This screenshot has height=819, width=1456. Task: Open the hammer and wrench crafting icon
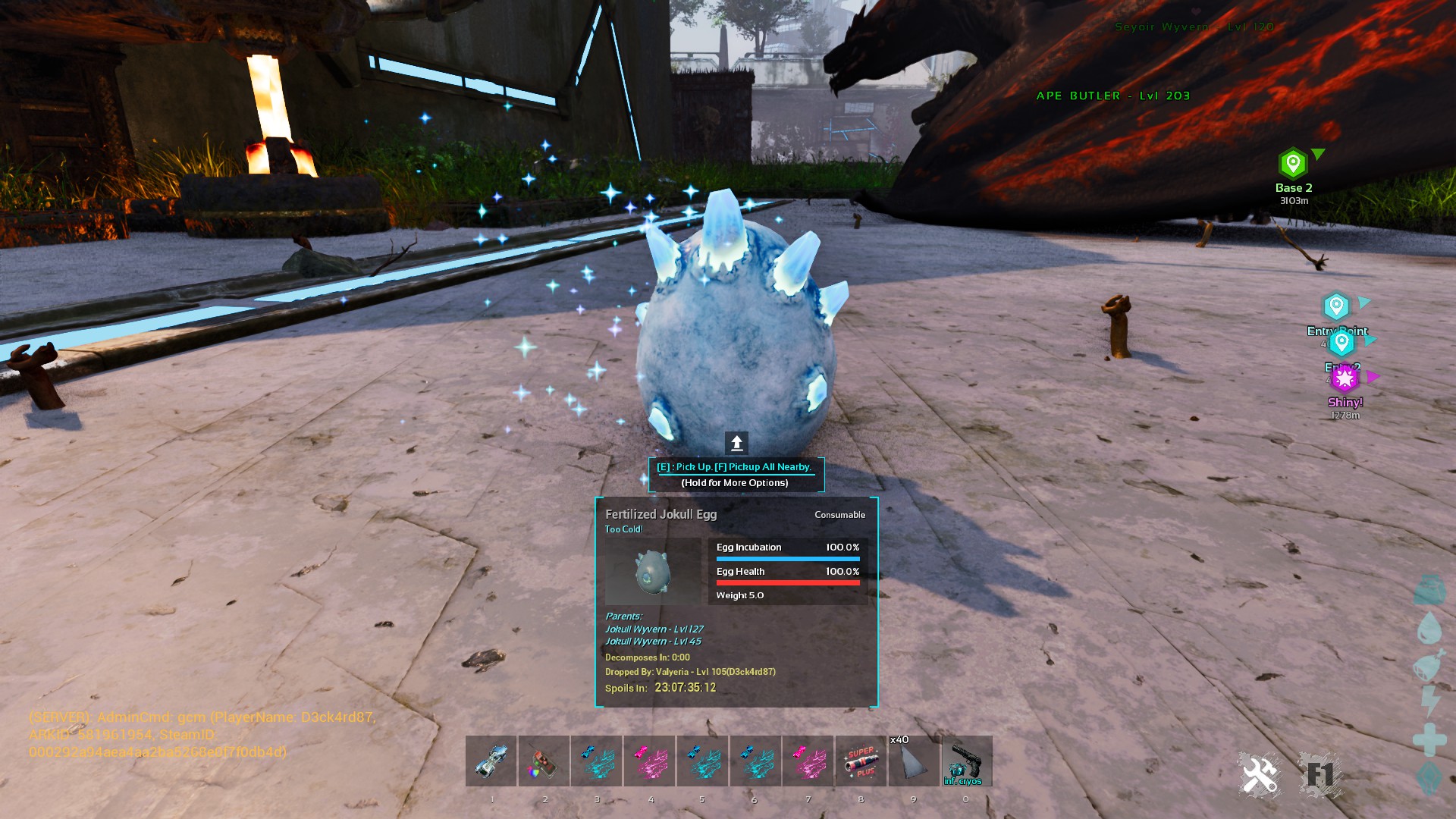pyautogui.click(x=1260, y=775)
